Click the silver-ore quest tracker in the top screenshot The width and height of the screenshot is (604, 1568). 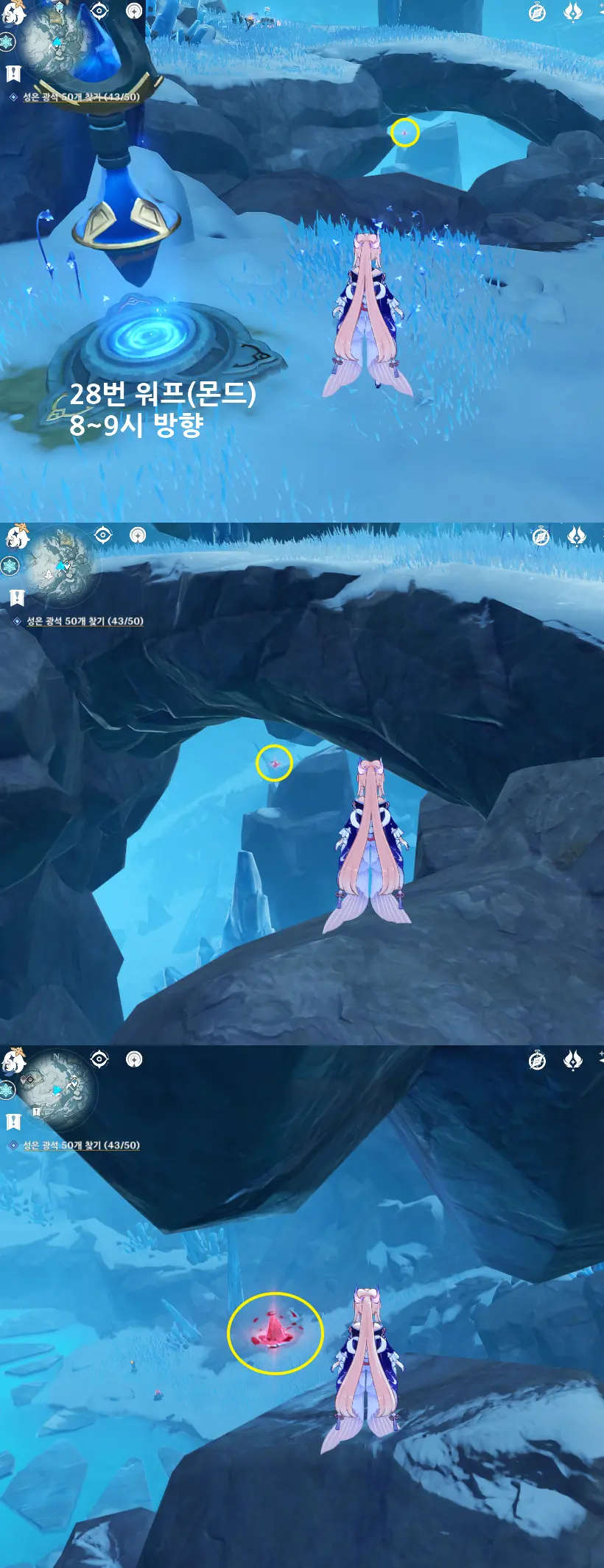coord(81,97)
